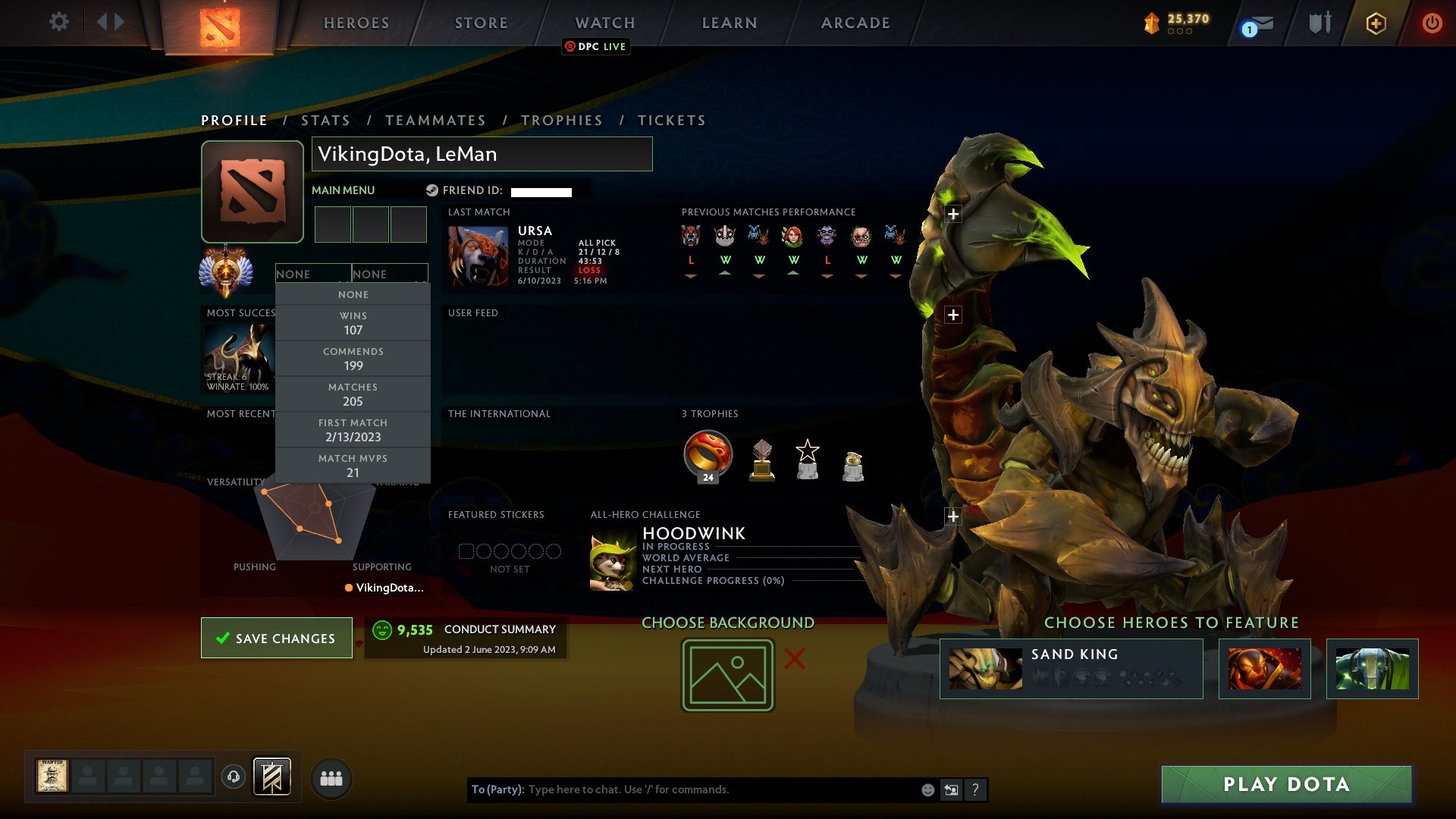Open the second NONE stat dropdown
This screenshot has height=819, width=1456.
point(391,274)
